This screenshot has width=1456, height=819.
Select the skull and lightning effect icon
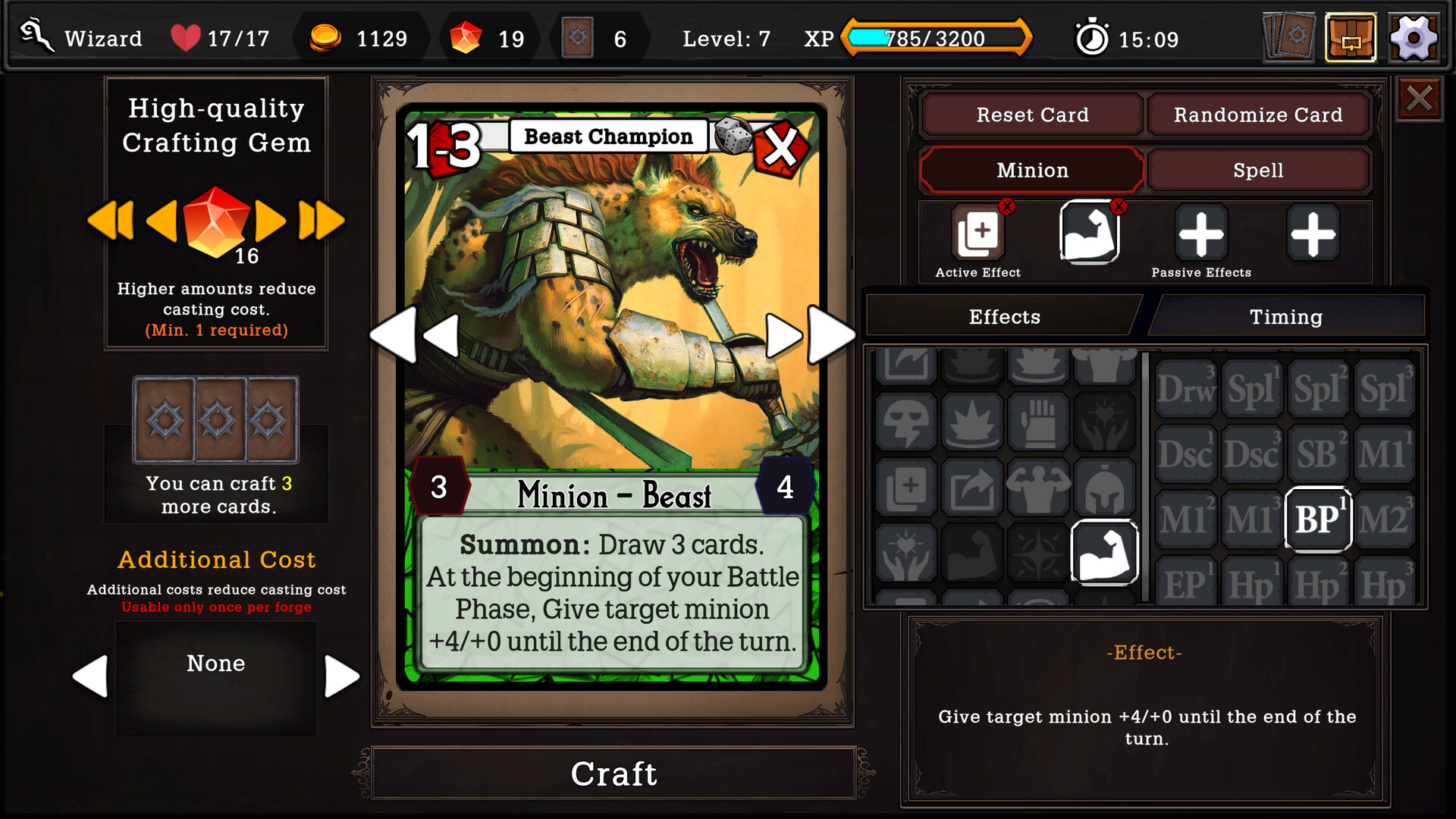click(x=907, y=422)
